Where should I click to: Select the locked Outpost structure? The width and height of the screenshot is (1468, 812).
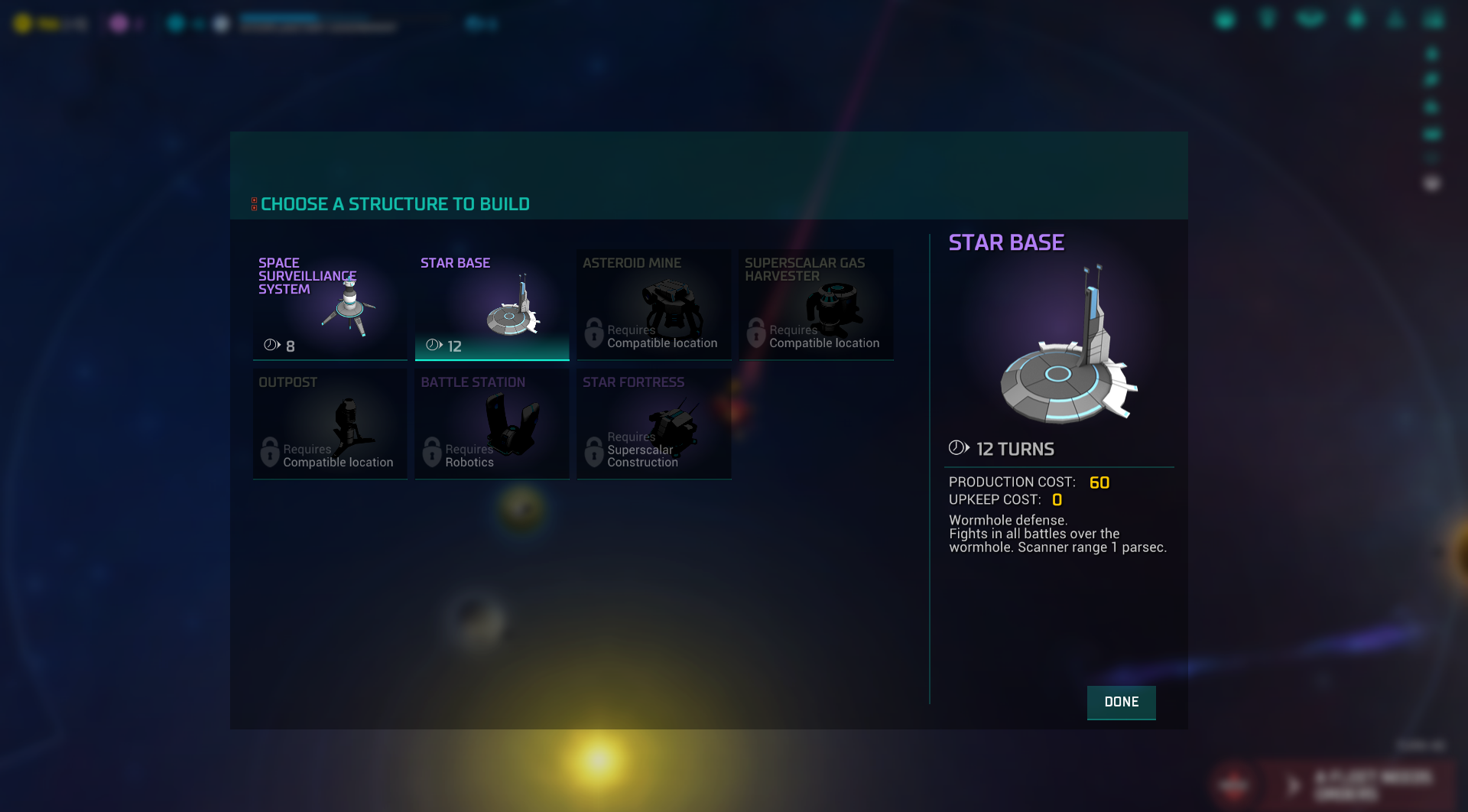(x=330, y=424)
